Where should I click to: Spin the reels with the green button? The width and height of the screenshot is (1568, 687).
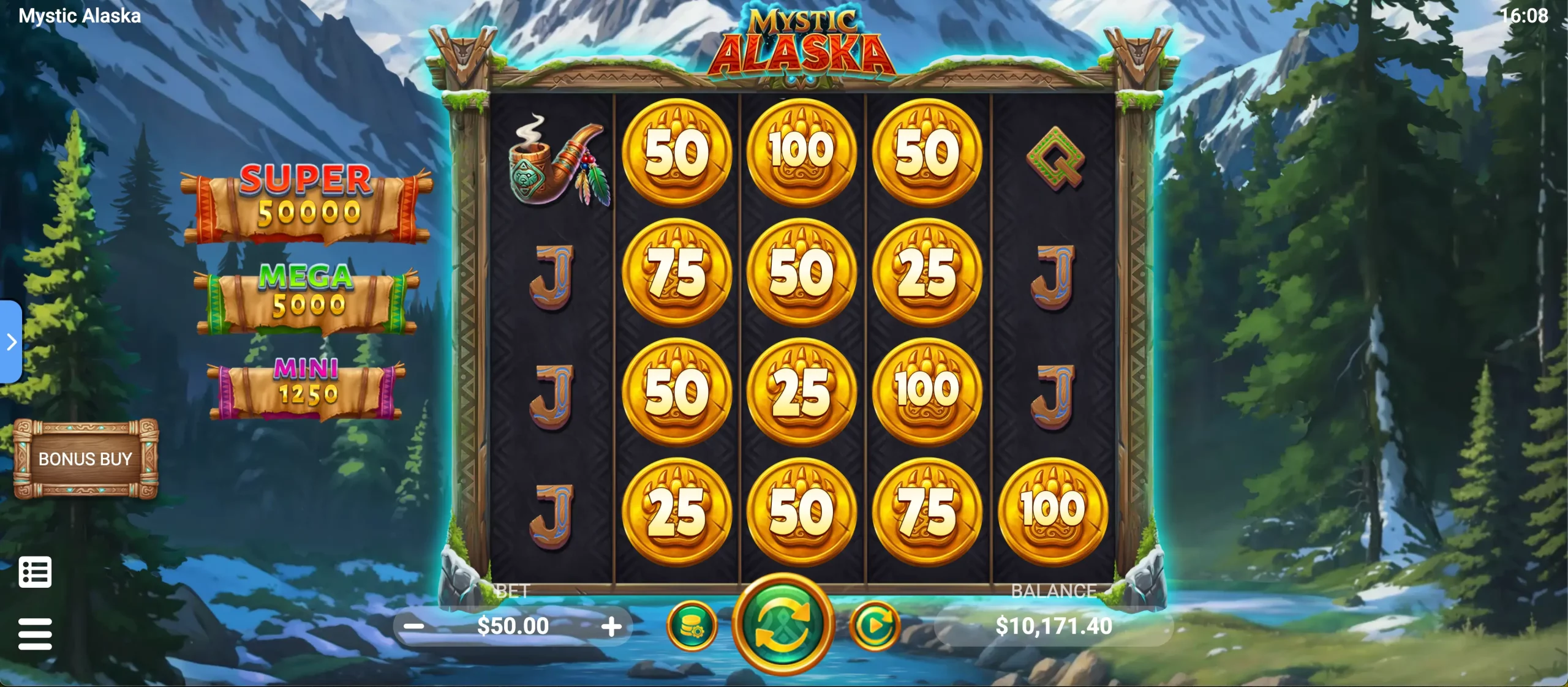click(x=783, y=625)
